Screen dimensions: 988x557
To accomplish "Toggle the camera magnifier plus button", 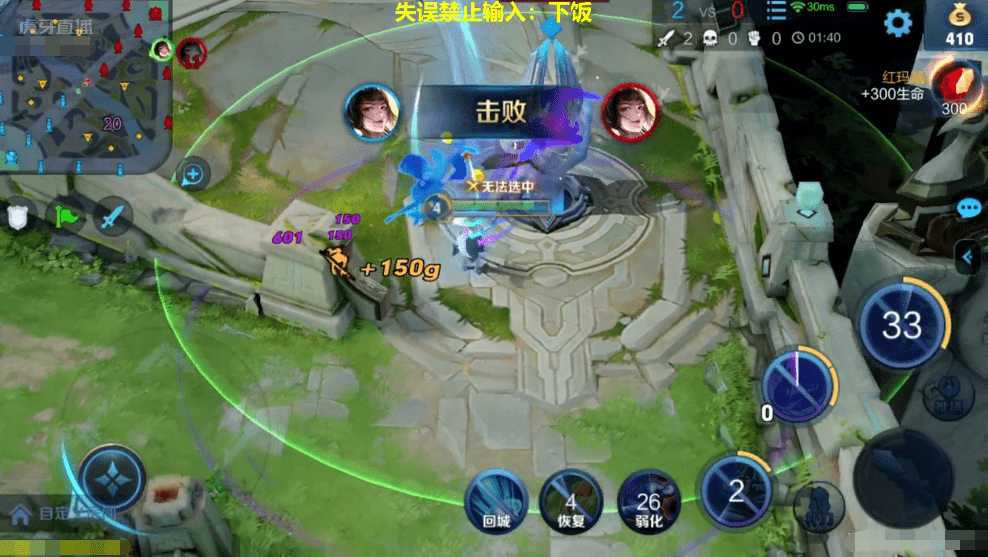I will 193,175.
